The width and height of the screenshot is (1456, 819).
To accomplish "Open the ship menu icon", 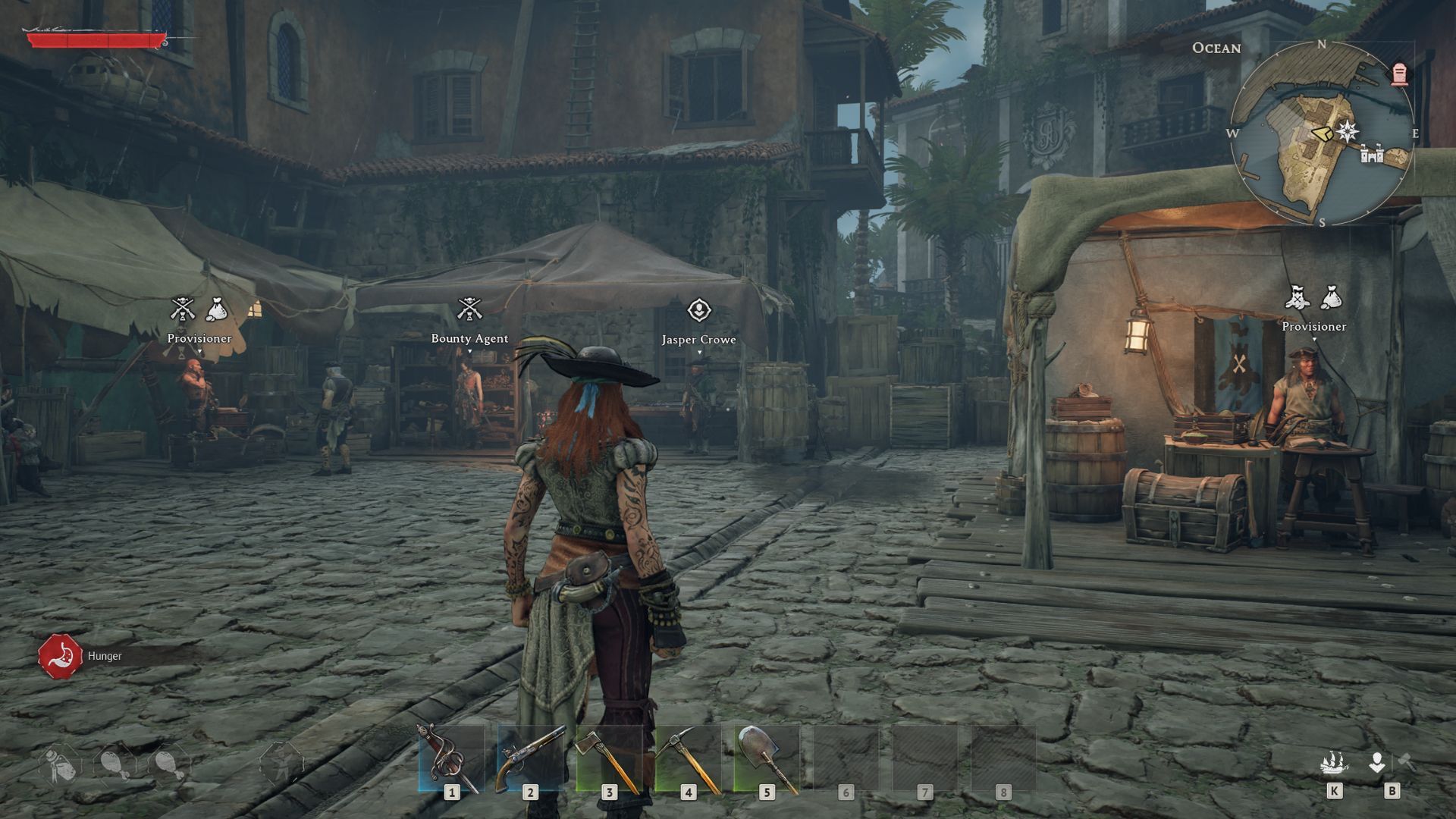I will pyautogui.click(x=1334, y=762).
